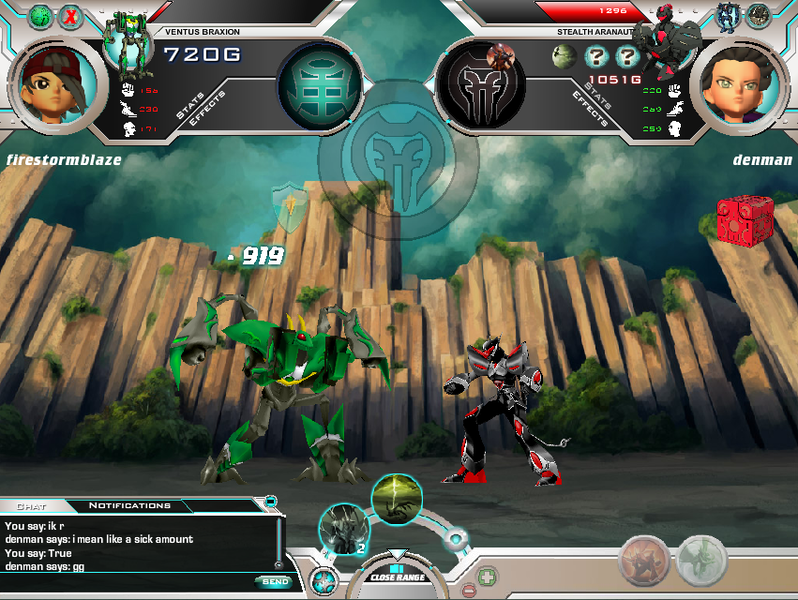The image size is (798, 600).
Task: Send the chat message
Action: (273, 581)
